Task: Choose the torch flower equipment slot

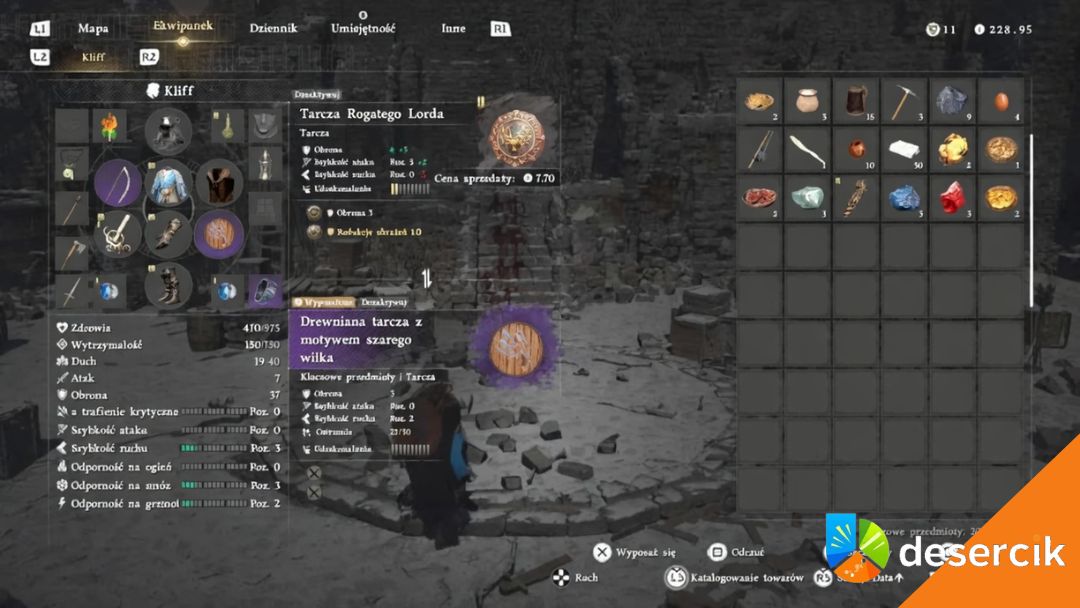Action: click(x=110, y=127)
